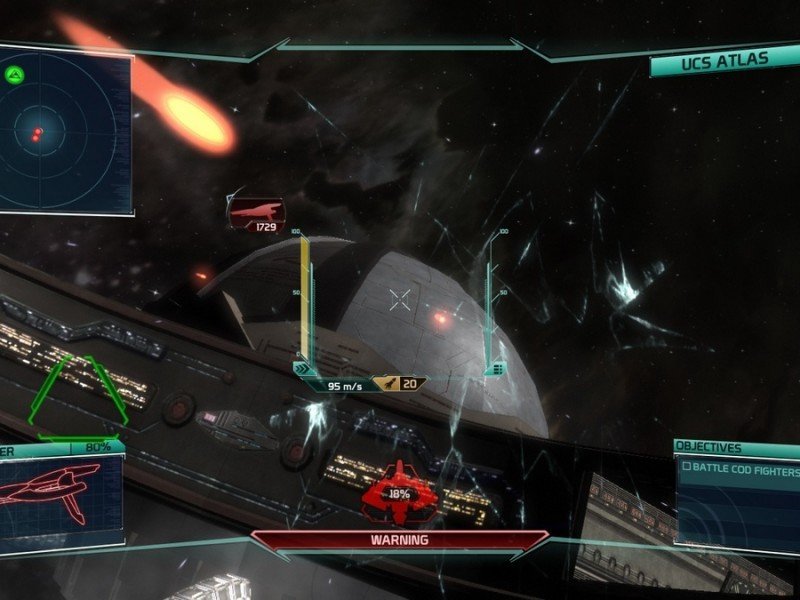The height and width of the screenshot is (600, 800).
Task: Click the green friendly marker on radar
Action: coord(14,74)
